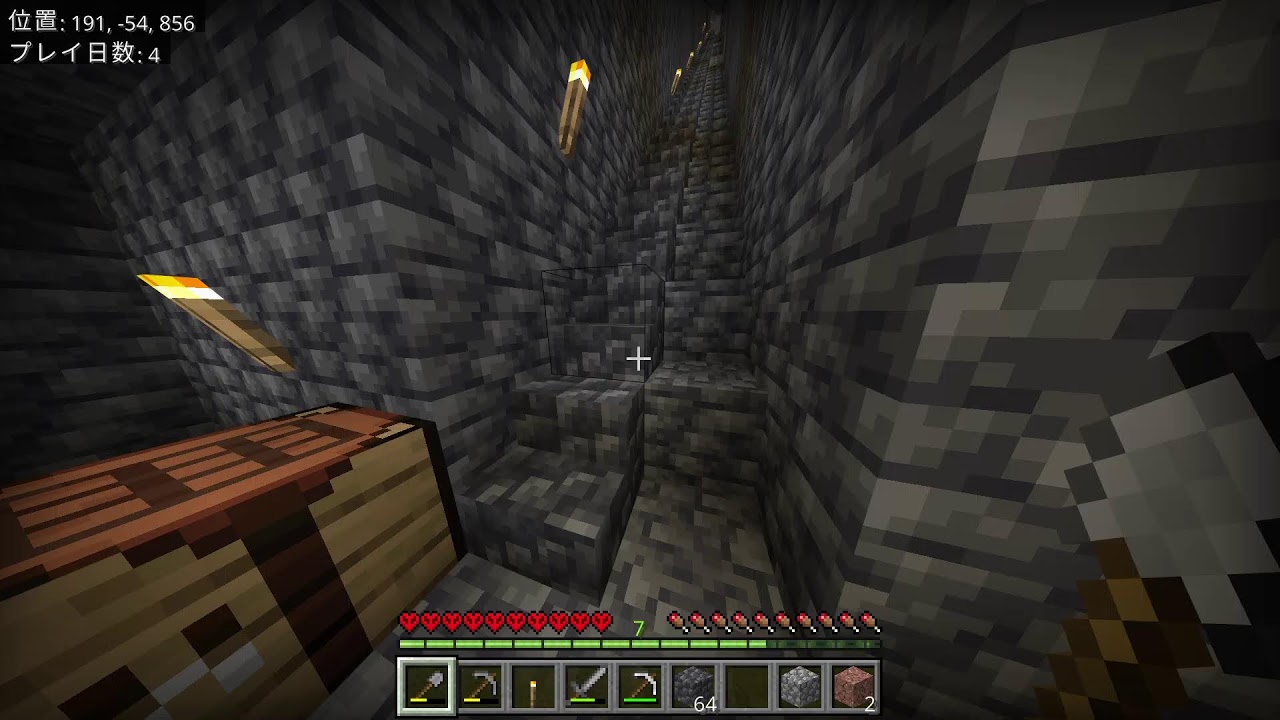
Task: Equip the sword from the hotbar
Action: pos(587,686)
